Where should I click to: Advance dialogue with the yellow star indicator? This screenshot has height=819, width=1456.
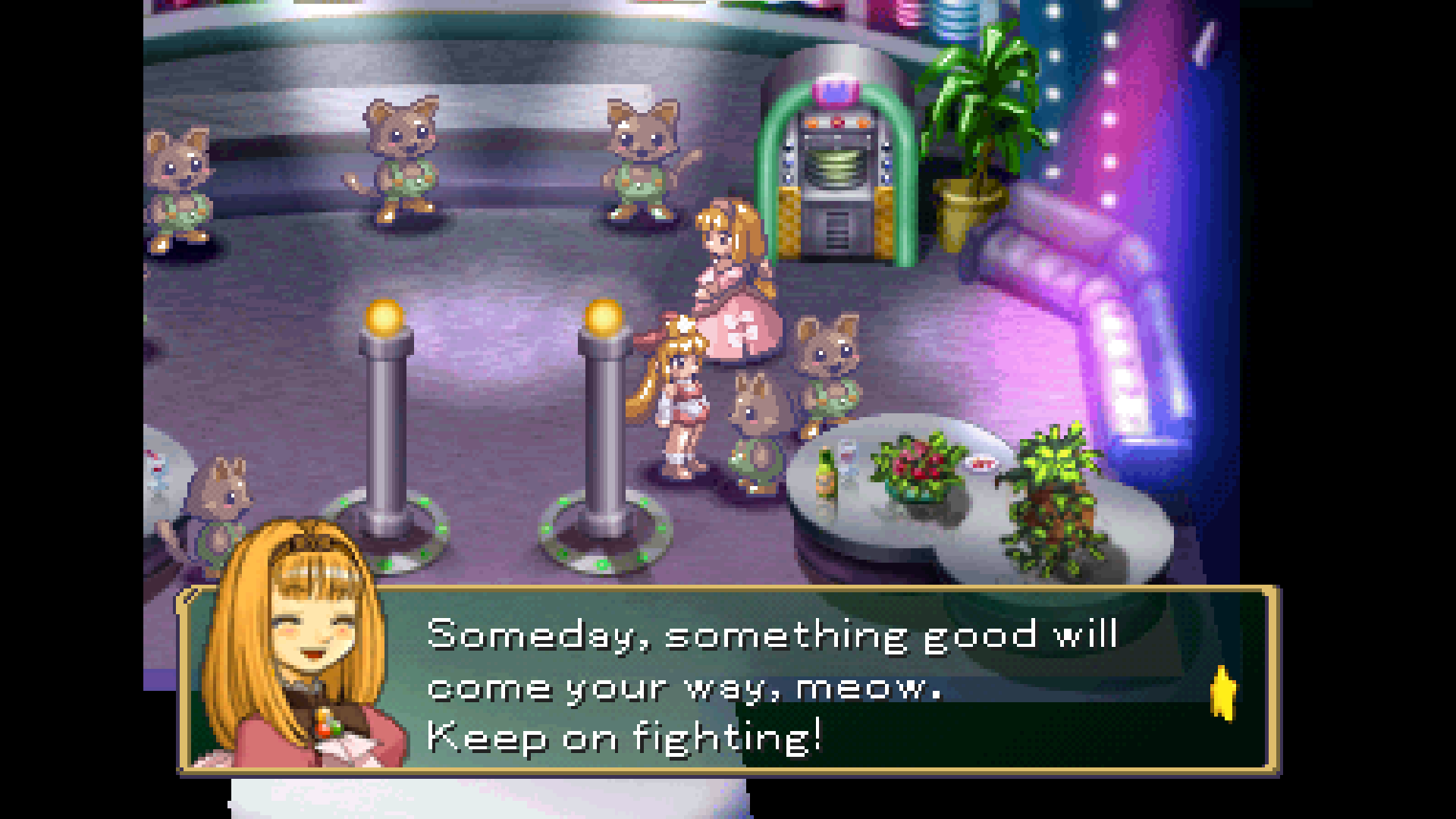pos(1222,693)
